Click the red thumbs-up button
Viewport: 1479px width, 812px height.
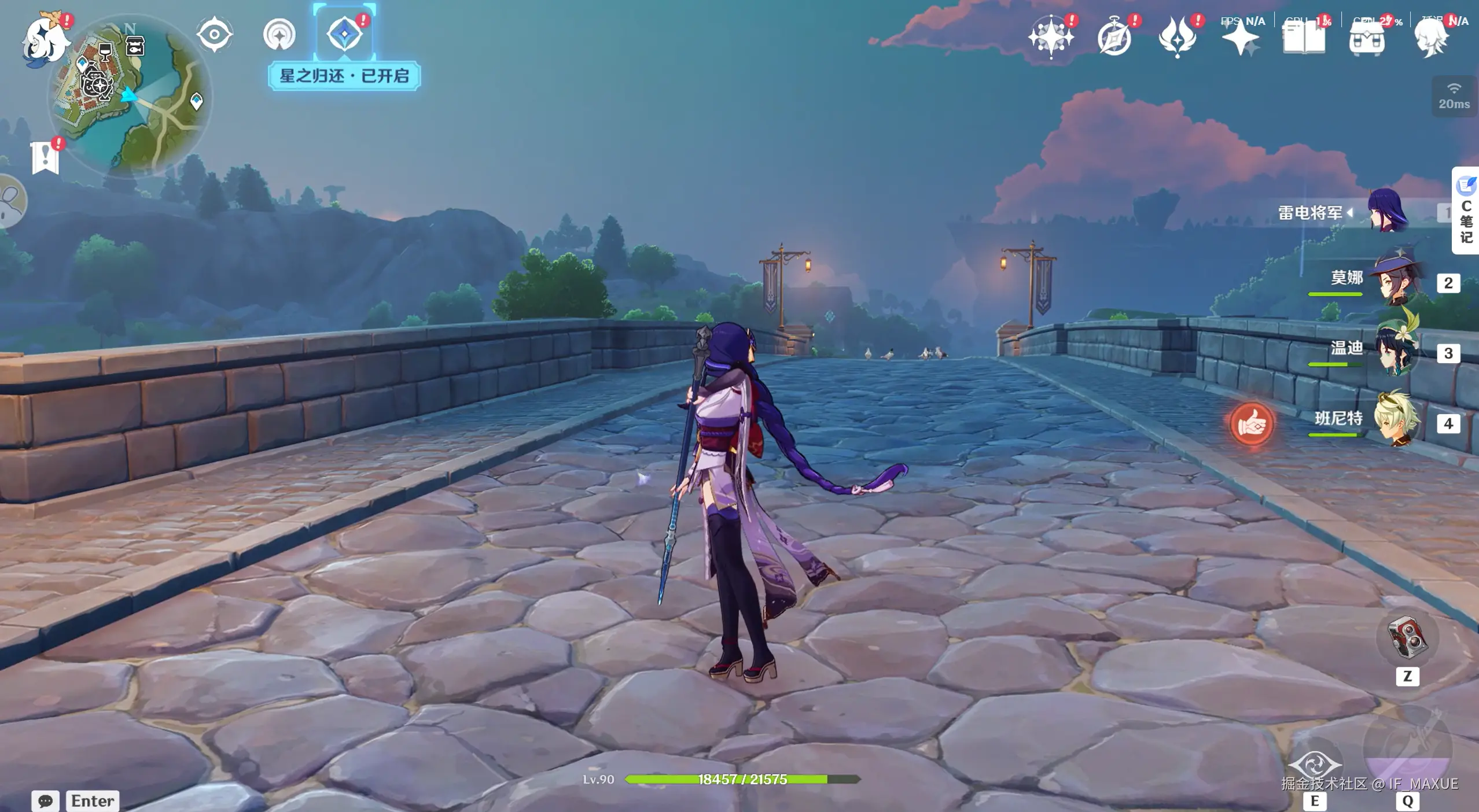[1252, 424]
